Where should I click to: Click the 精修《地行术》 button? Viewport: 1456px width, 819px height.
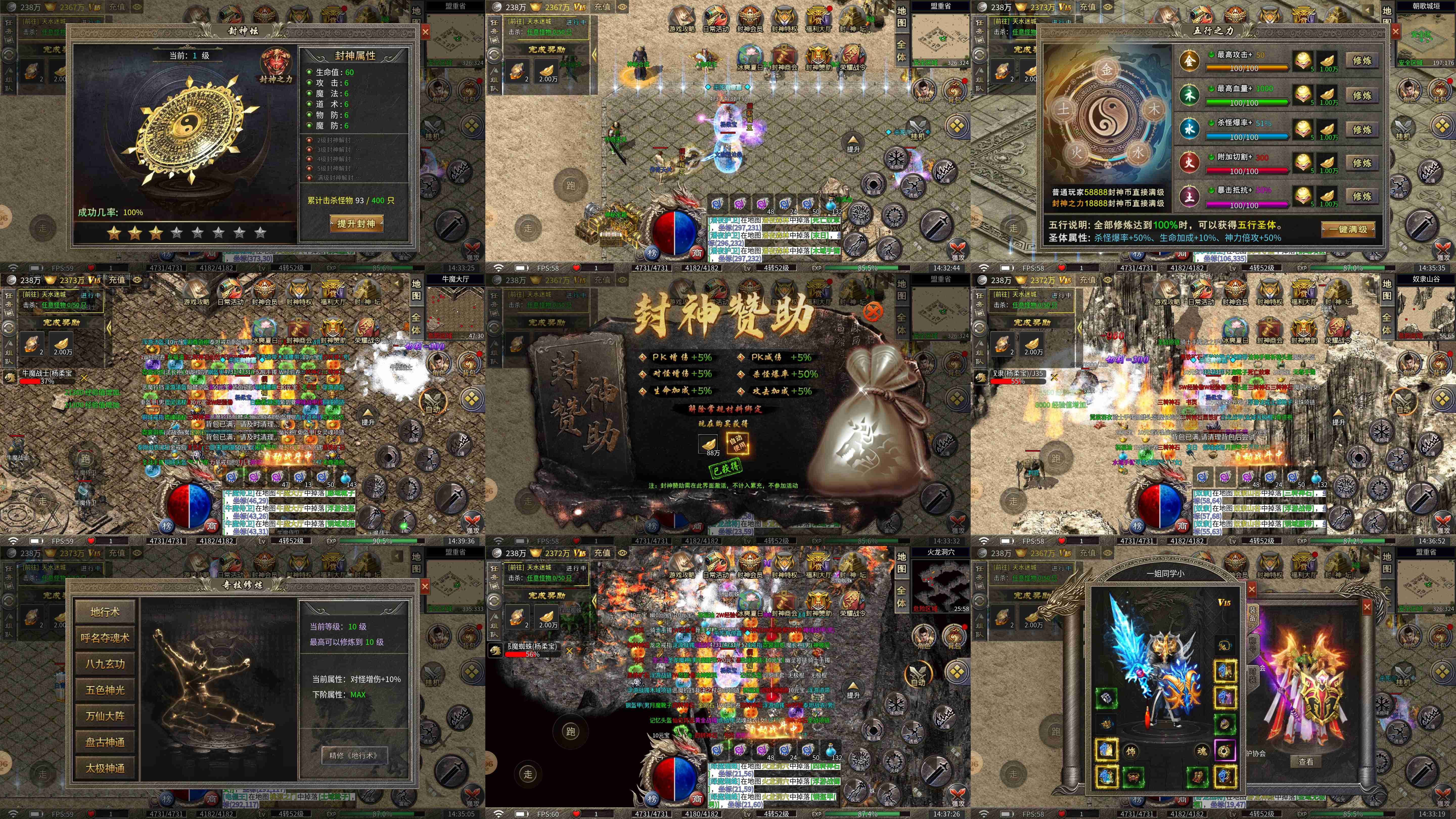[x=353, y=755]
